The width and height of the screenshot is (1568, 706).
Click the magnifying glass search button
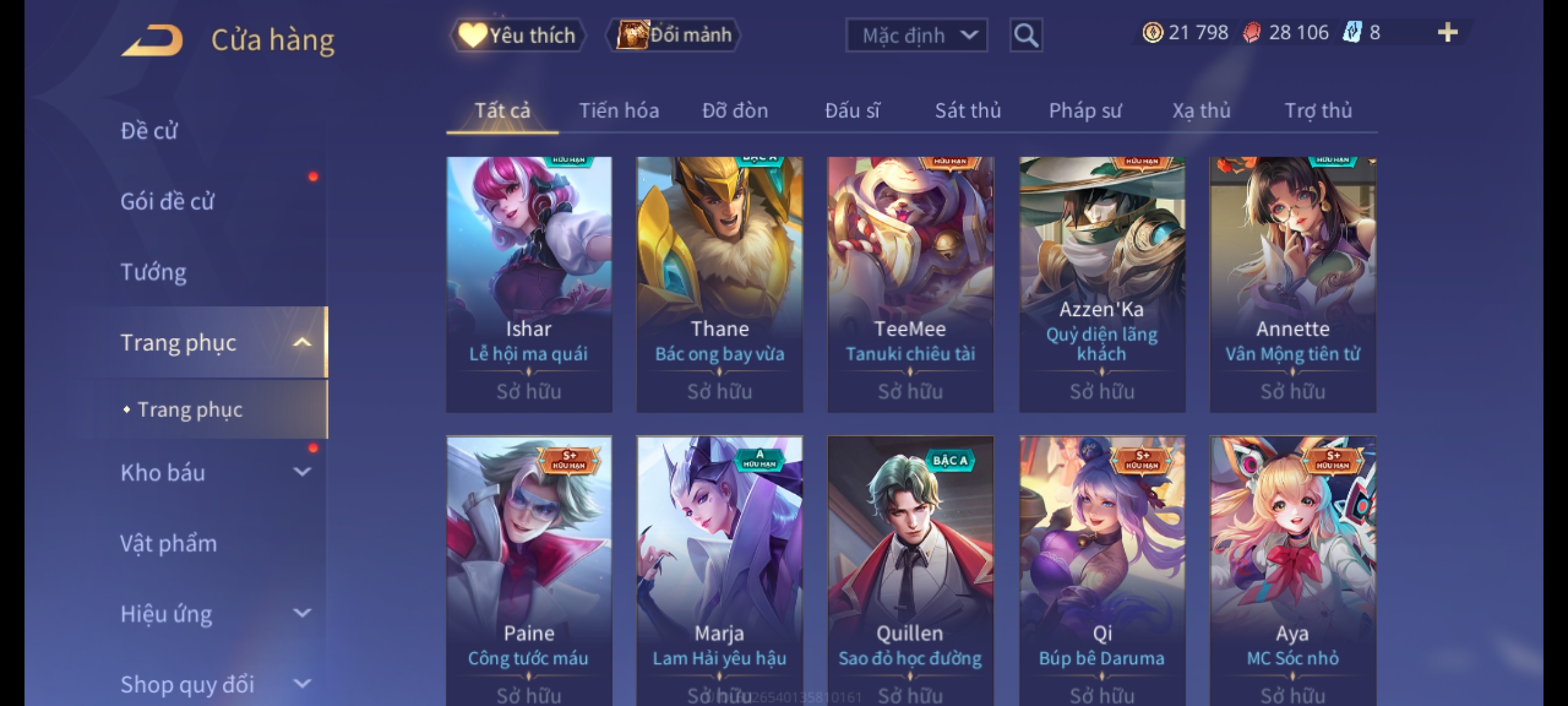(1026, 35)
